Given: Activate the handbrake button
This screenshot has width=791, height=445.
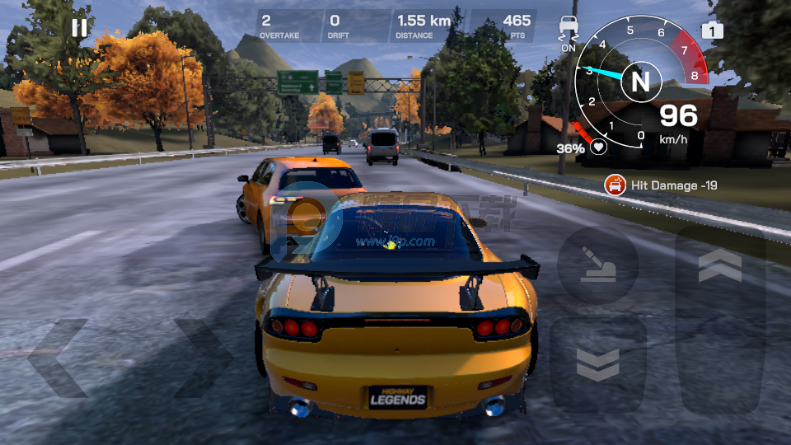Looking at the screenshot, I should [597, 266].
